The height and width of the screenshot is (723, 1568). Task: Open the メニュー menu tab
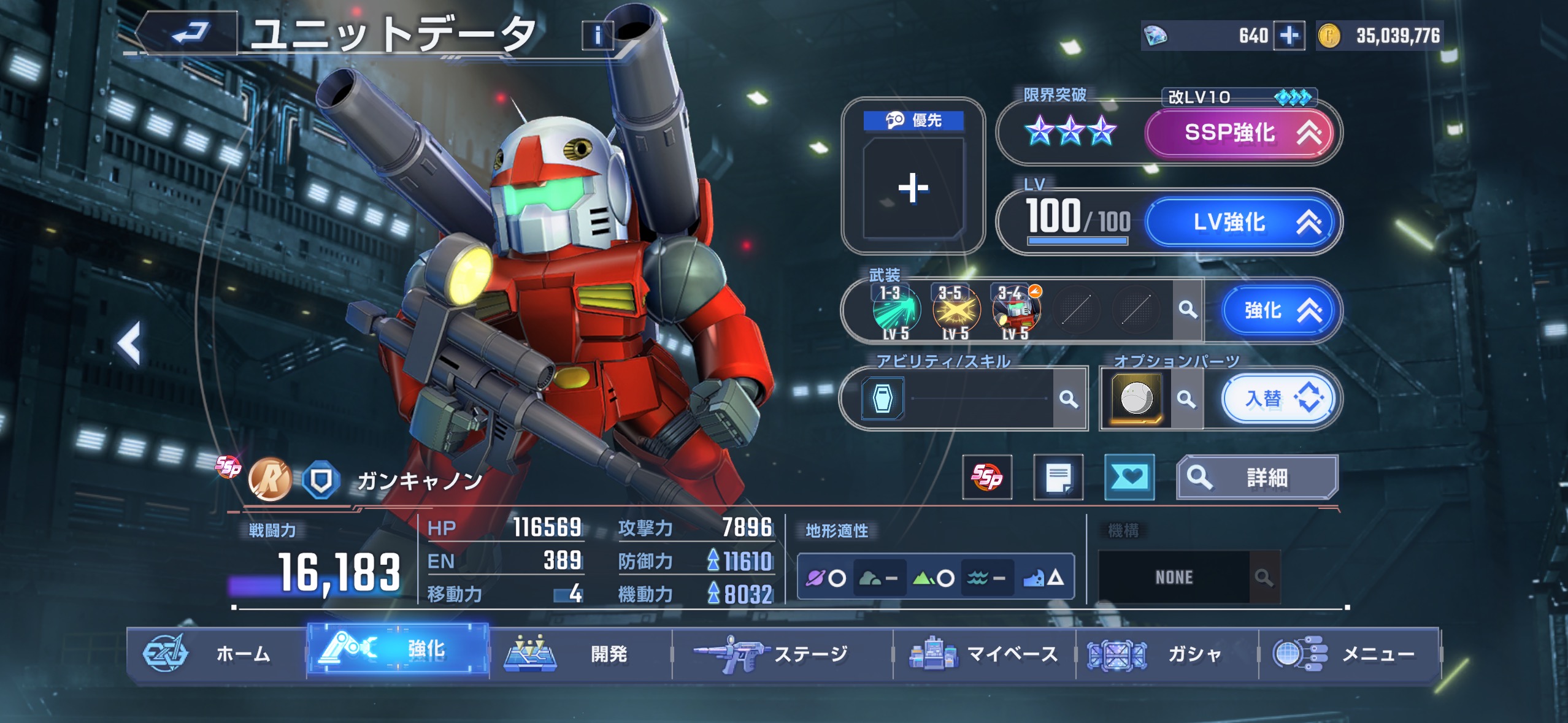click(x=1348, y=654)
